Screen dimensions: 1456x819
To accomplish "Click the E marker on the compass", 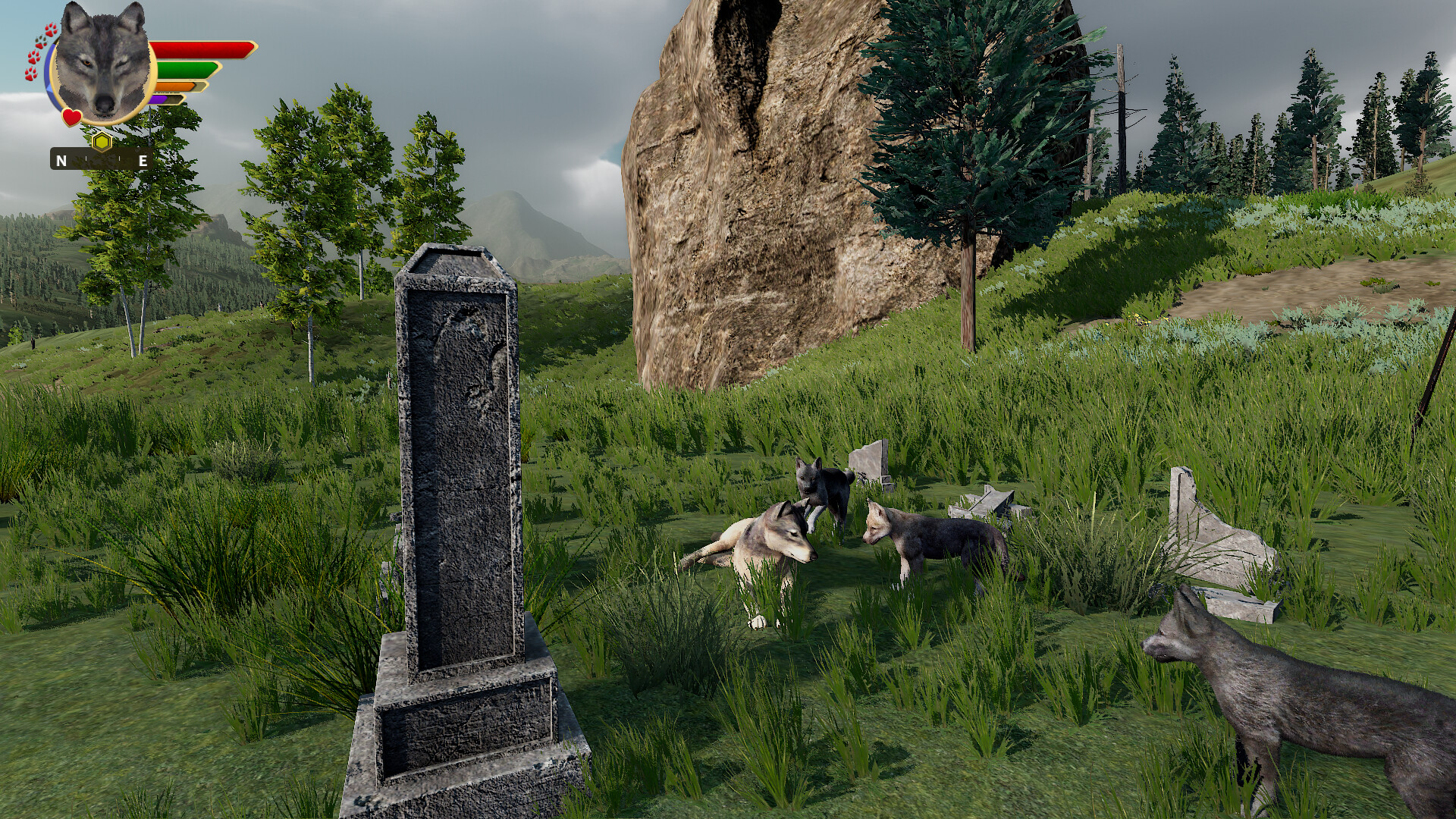I will pos(143,161).
